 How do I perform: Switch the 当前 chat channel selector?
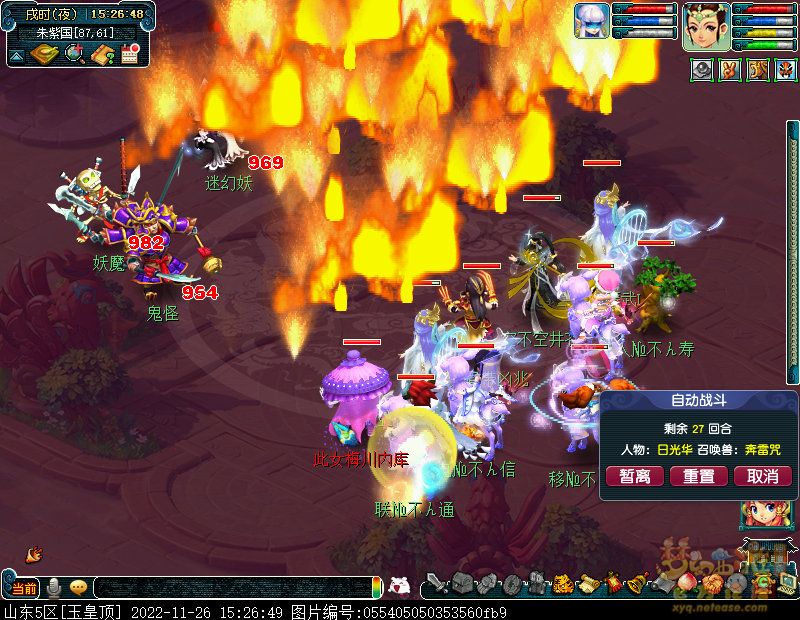pyautogui.click(x=25, y=588)
